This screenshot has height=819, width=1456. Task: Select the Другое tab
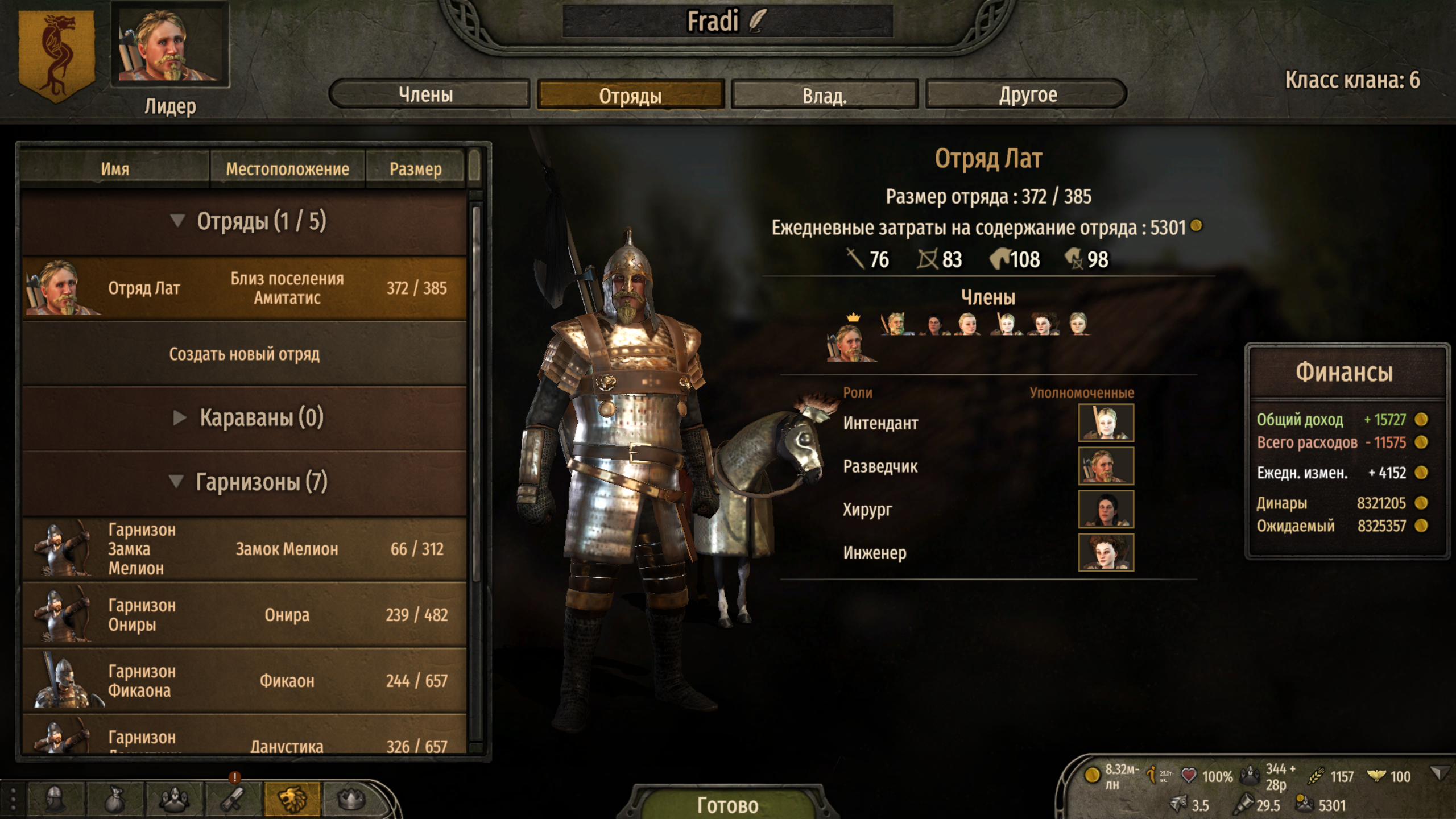point(1027,94)
